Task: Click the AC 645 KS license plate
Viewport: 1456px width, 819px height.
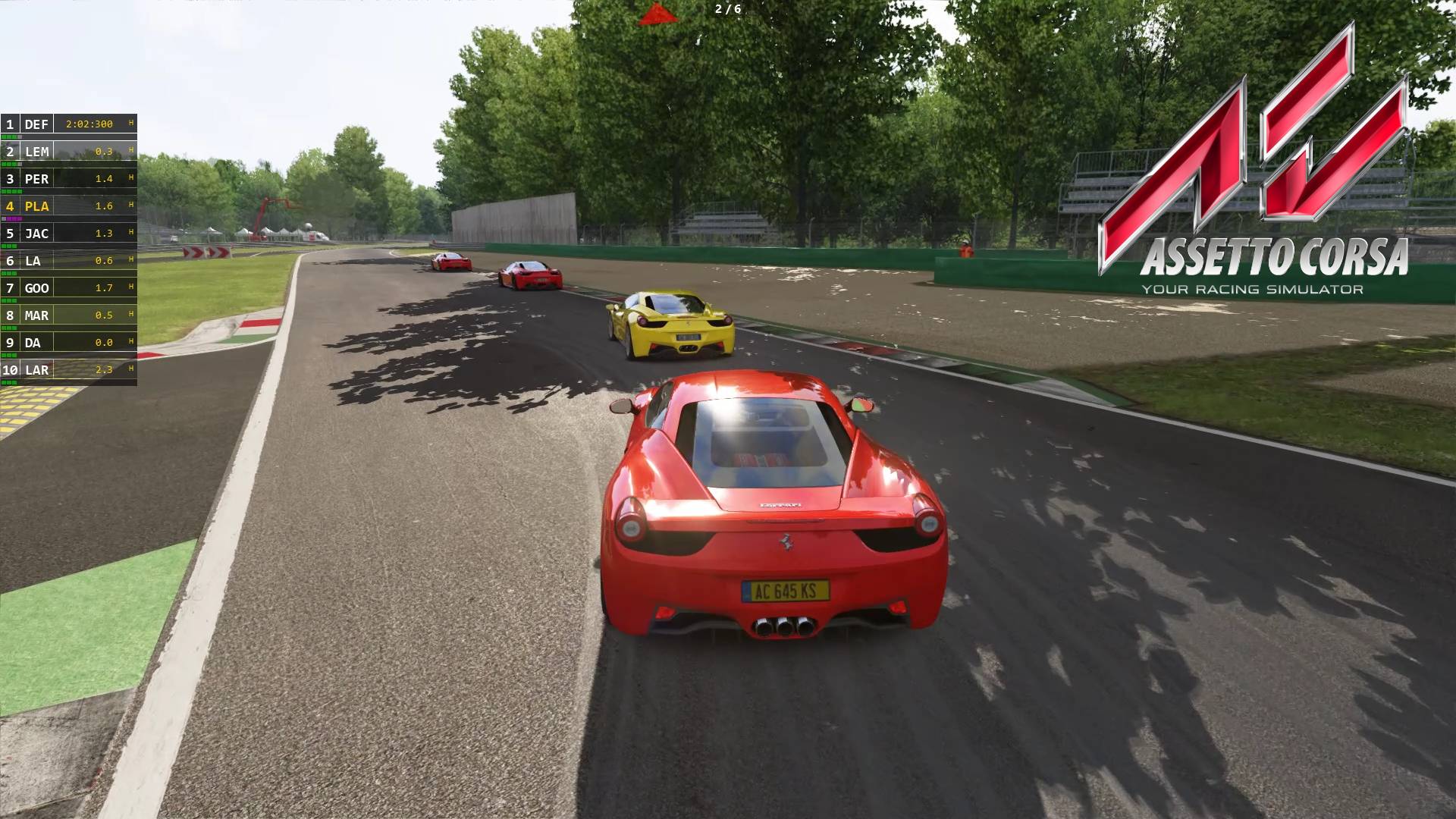Action: pyautogui.click(x=784, y=591)
